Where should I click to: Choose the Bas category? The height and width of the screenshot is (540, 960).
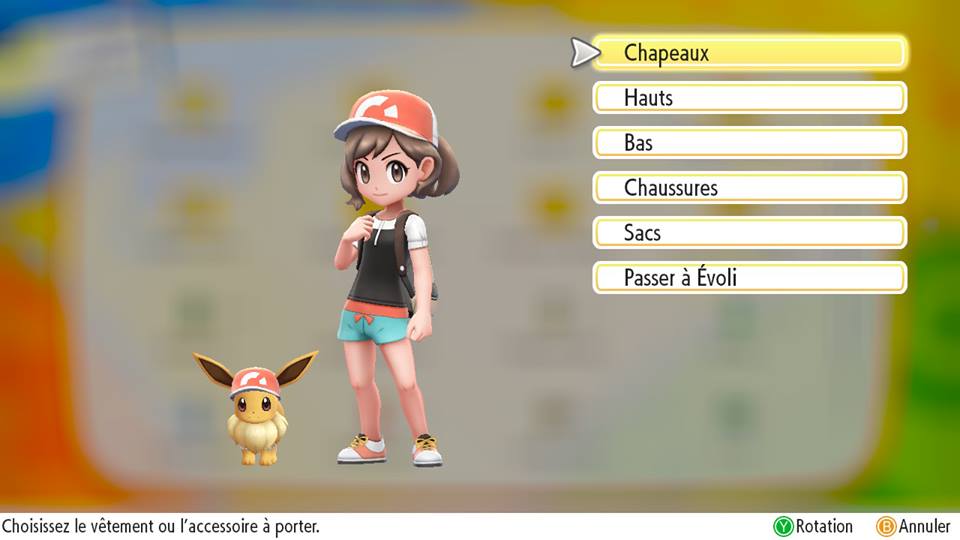[x=749, y=143]
